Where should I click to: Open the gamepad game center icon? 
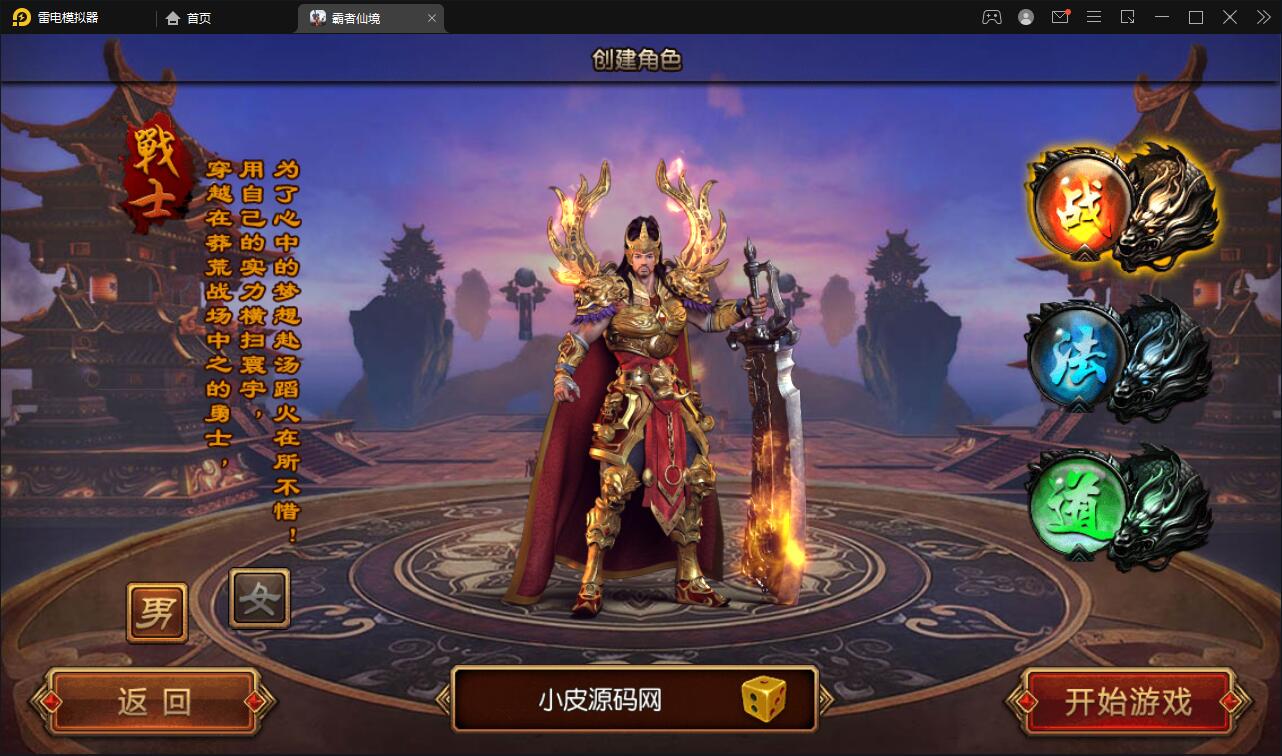click(991, 17)
